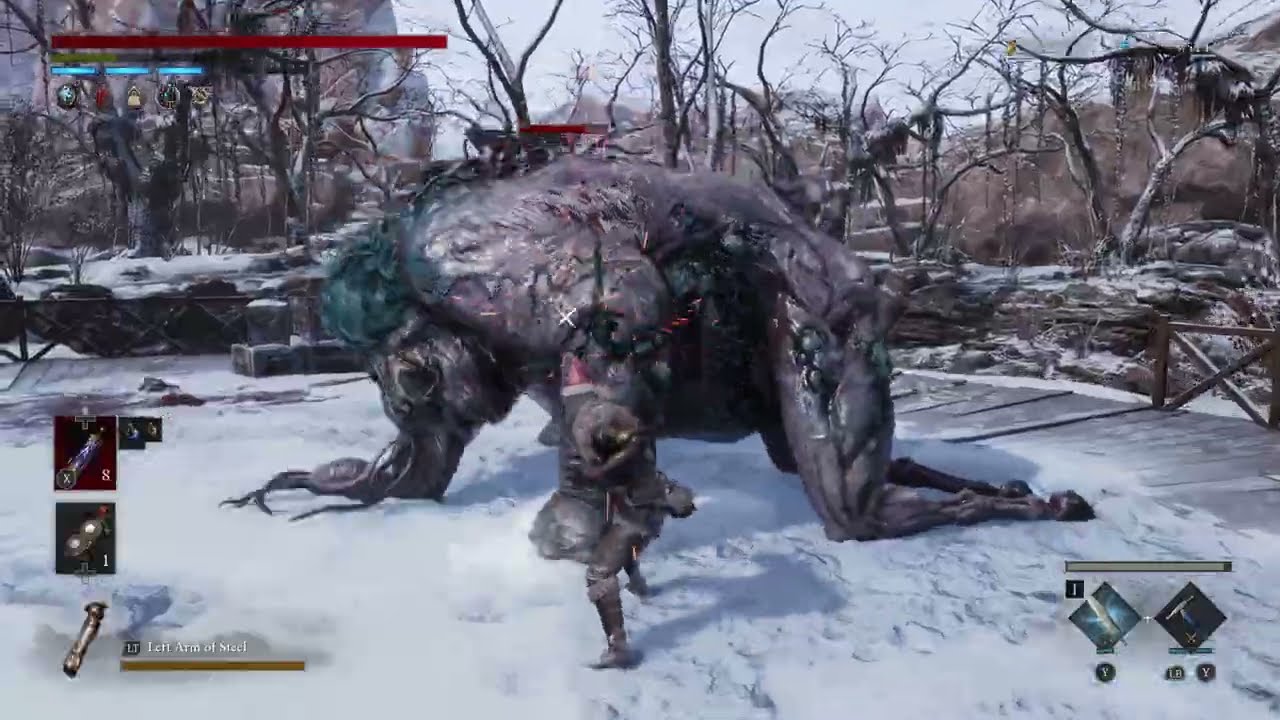Select the Pulse Cell belt slot

tap(85, 452)
